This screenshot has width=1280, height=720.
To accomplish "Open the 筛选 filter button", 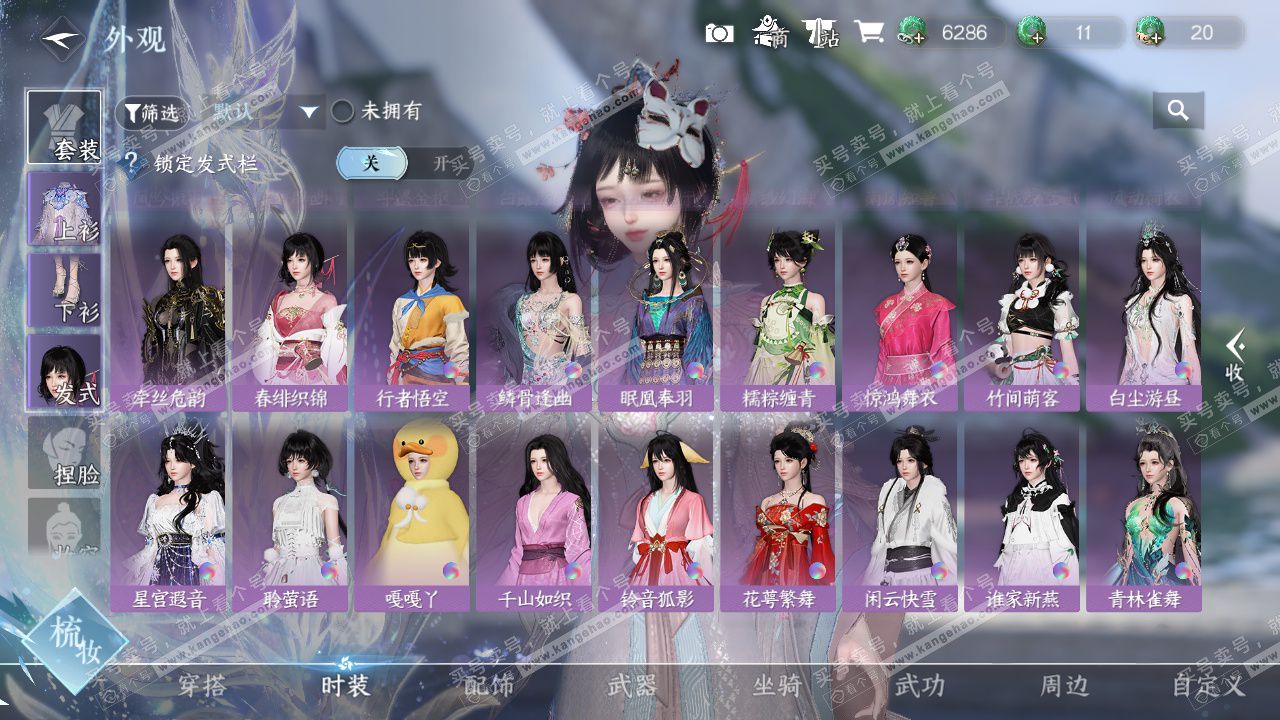I will (152, 113).
